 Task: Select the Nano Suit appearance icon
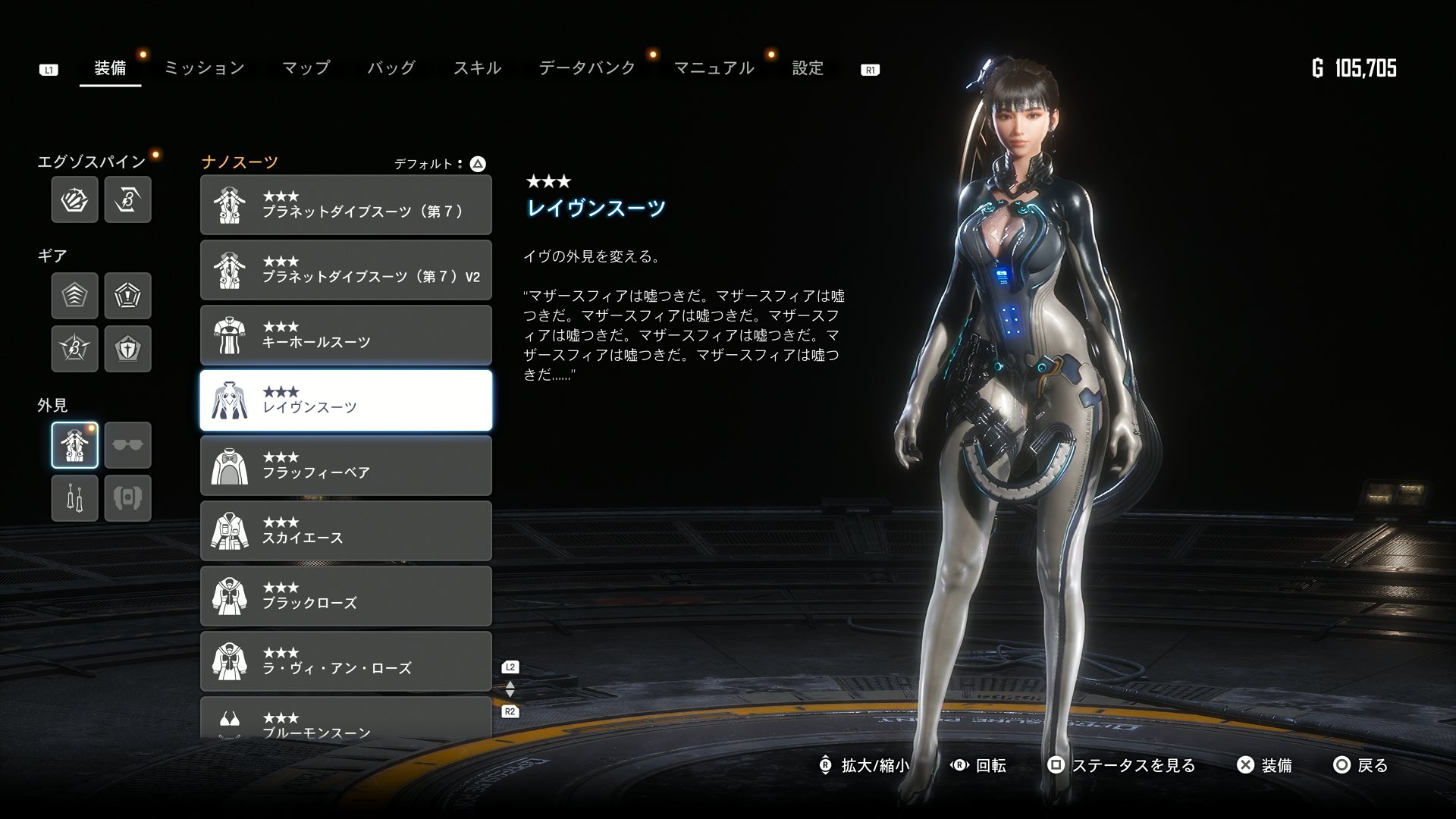click(74, 445)
